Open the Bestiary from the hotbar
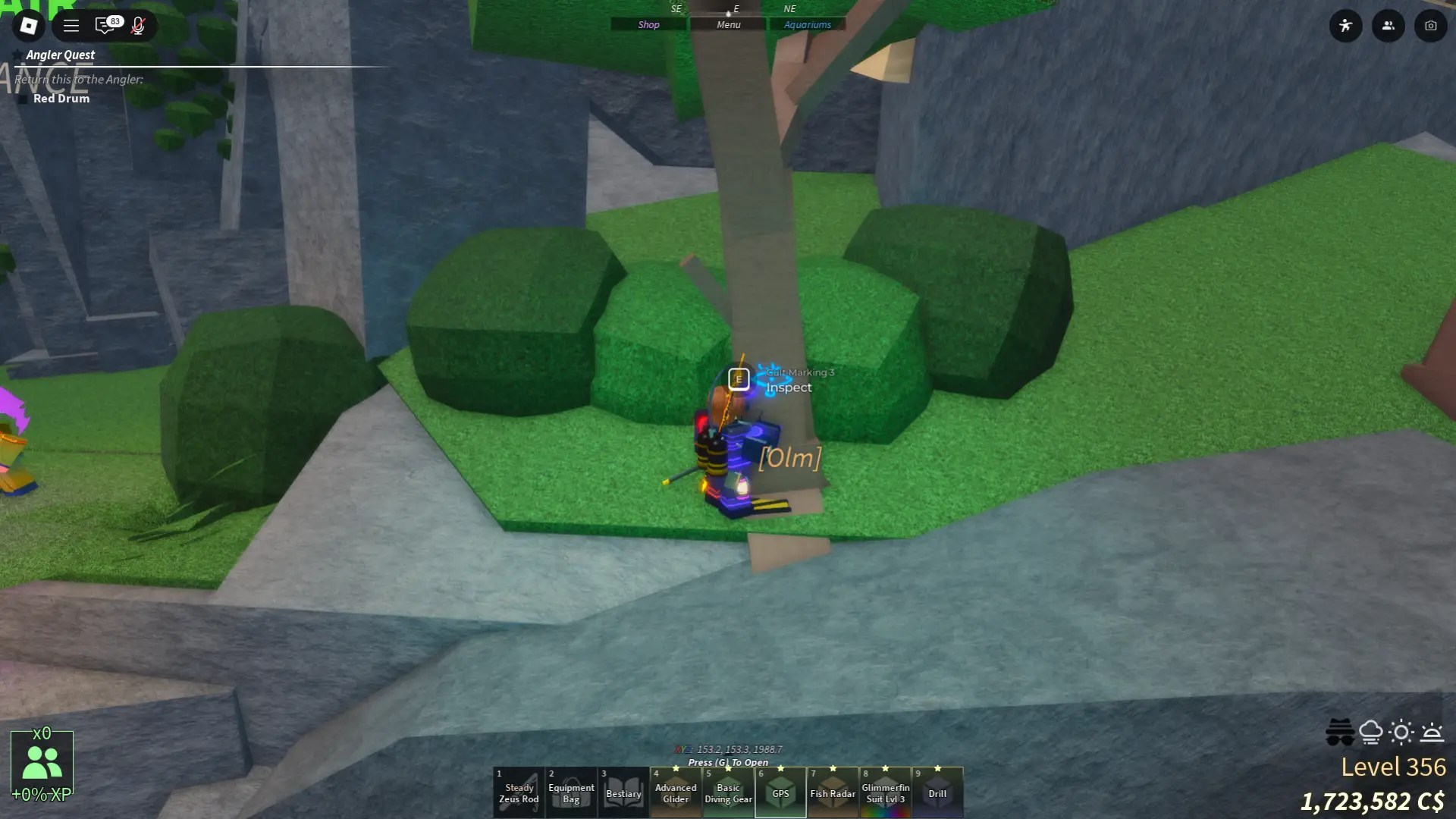 pyautogui.click(x=623, y=792)
